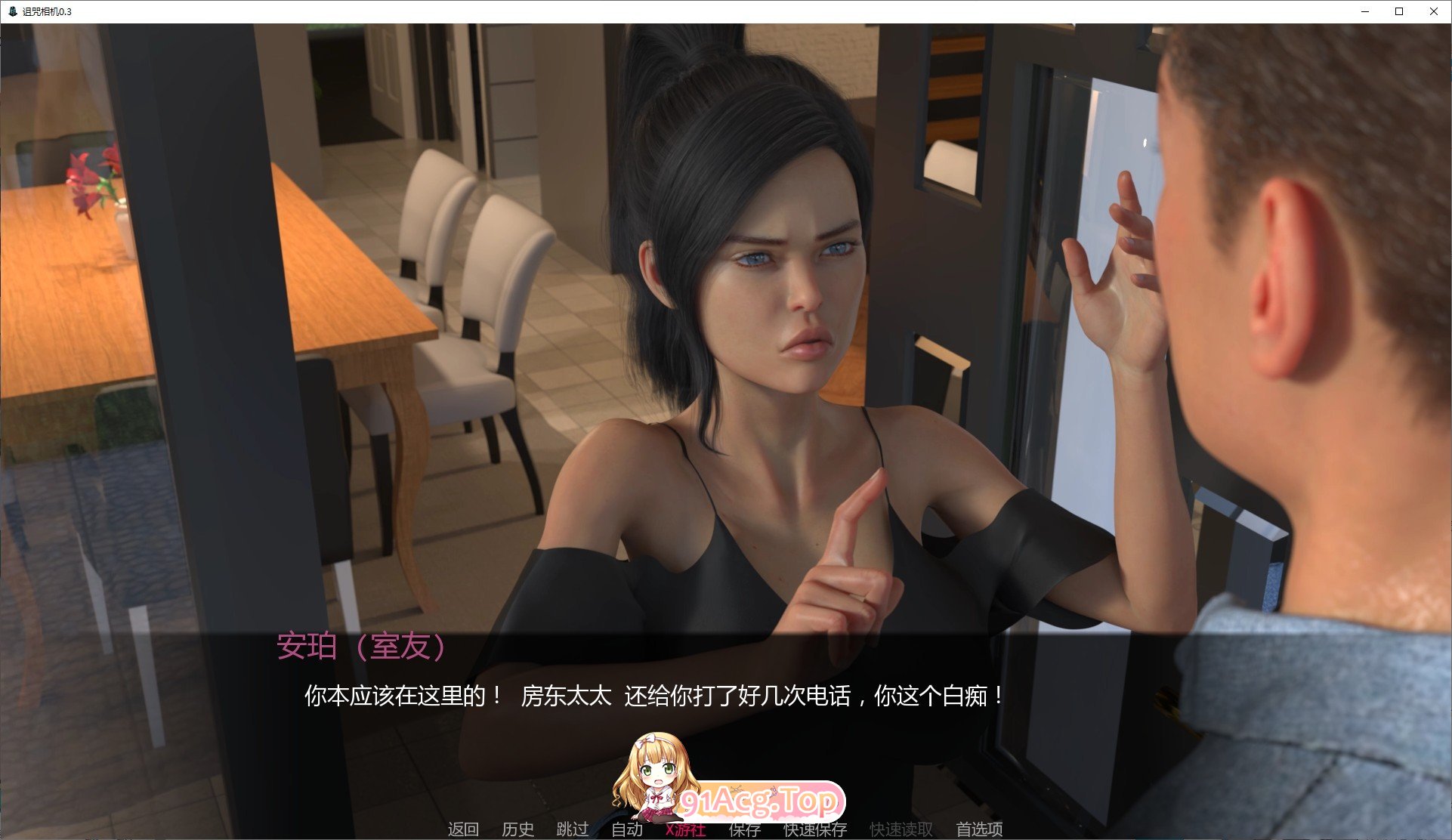Maximize the game window
This screenshot has width=1452, height=840.
click(x=1398, y=11)
